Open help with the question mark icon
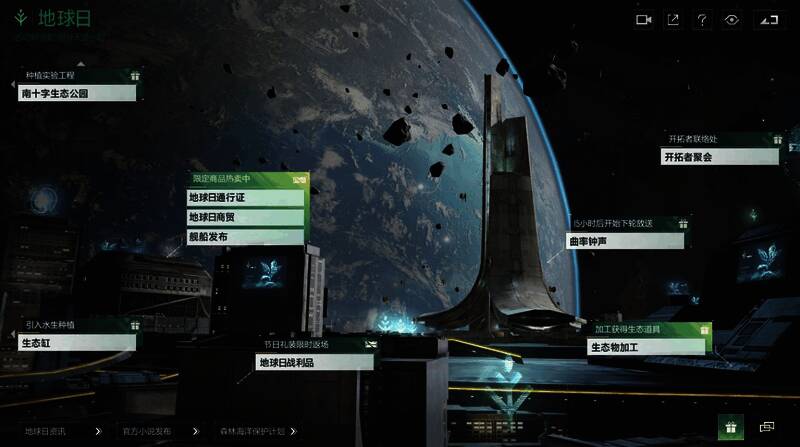 click(702, 20)
